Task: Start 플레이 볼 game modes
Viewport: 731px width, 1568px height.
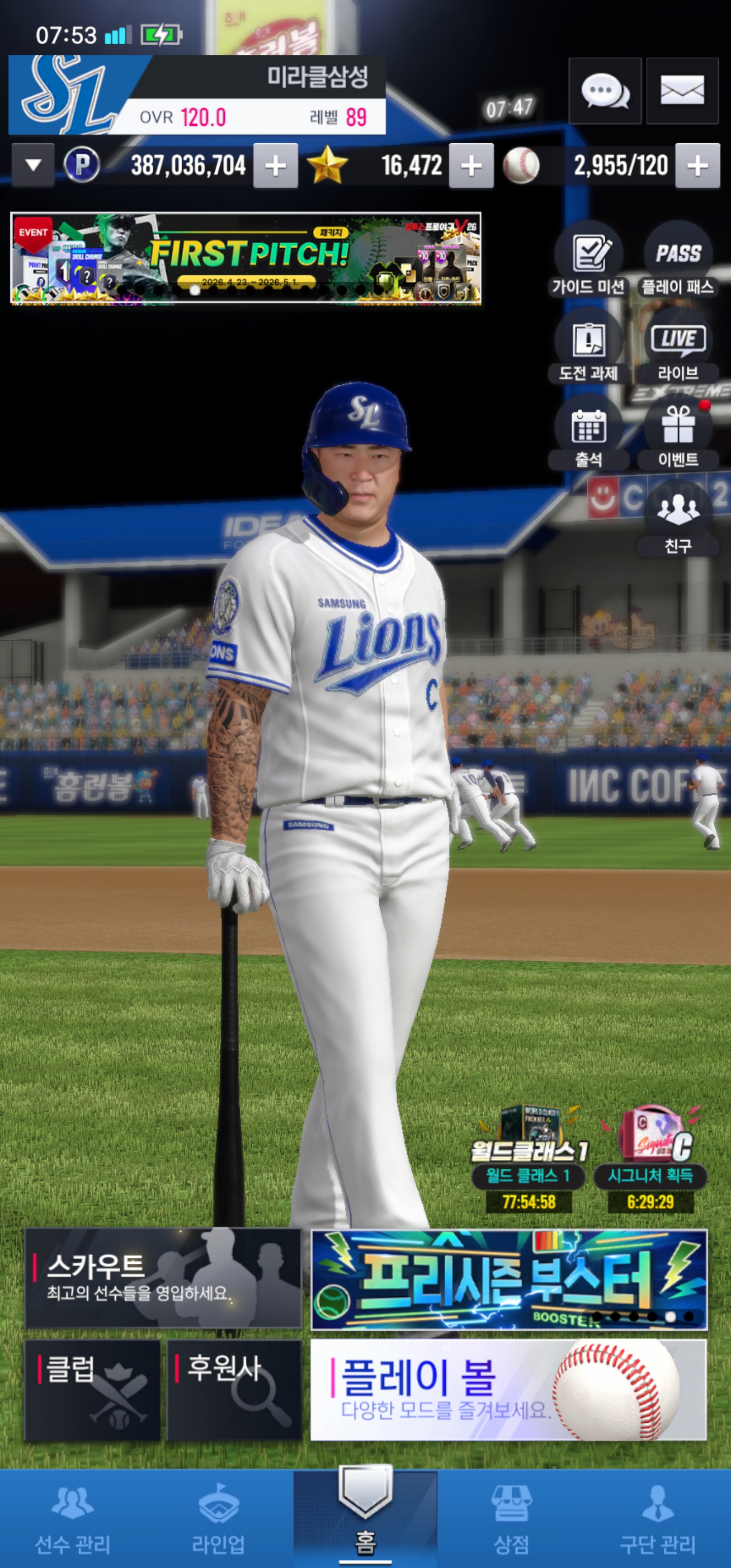Action: [509, 1390]
